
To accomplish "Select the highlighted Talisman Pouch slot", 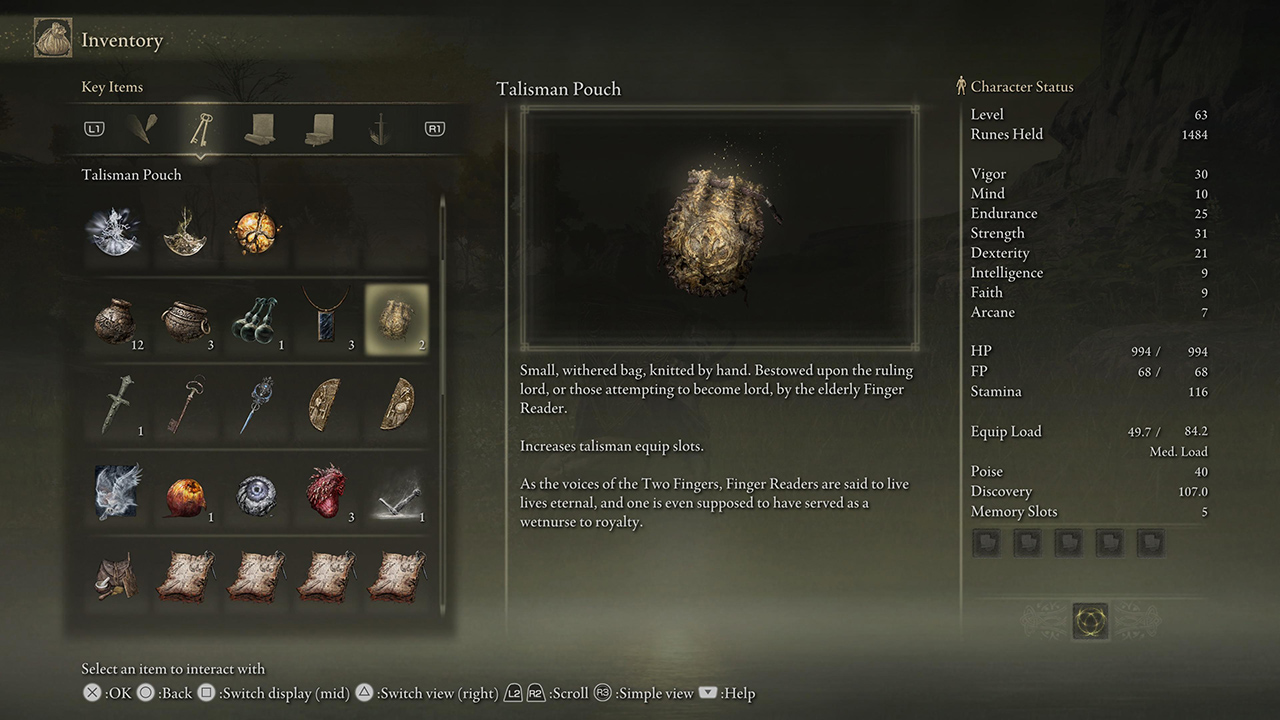I will coord(397,319).
